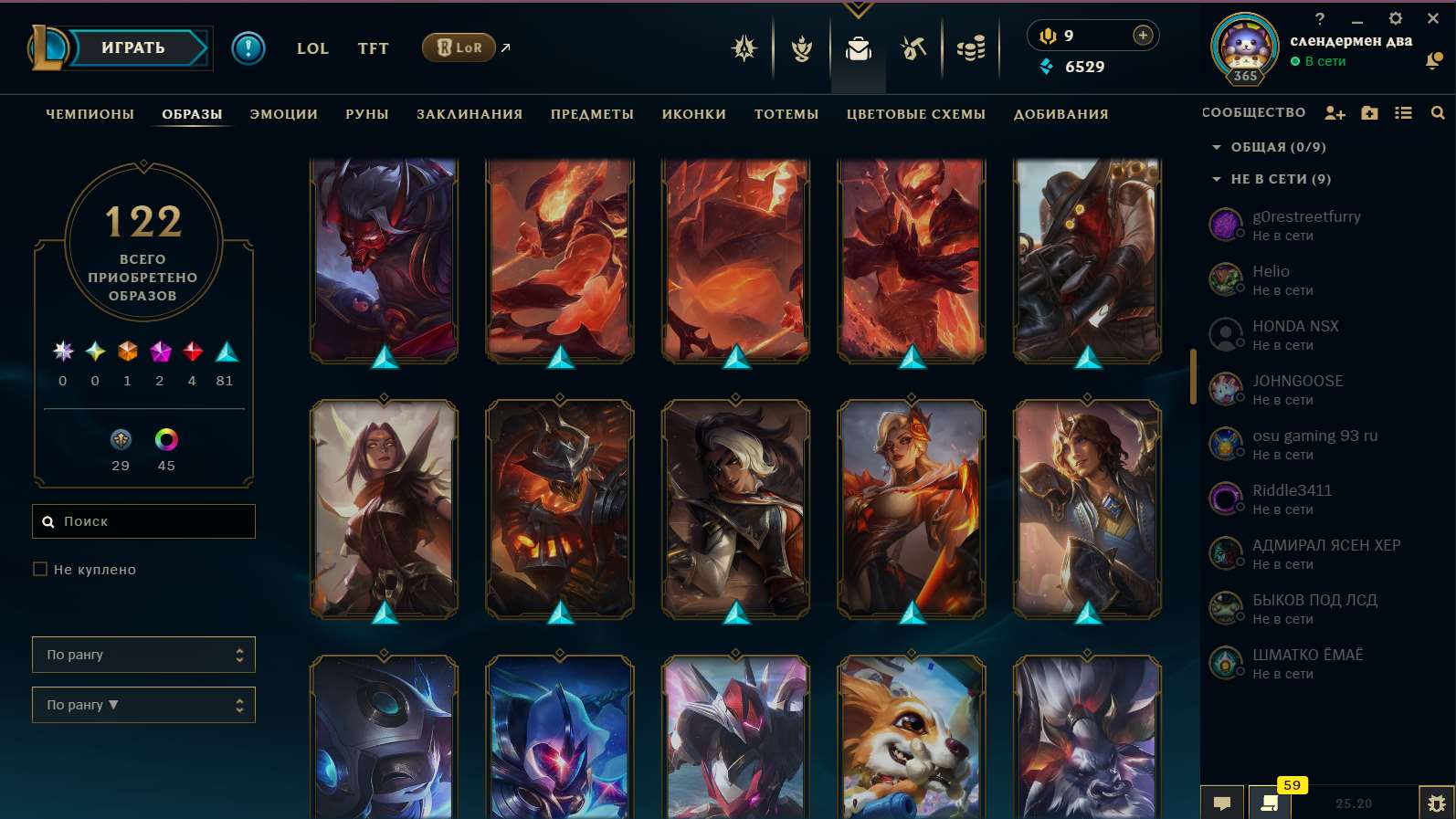This screenshot has height=819, width=1456.
Task: Open settings via the gear icon
Action: pos(1396,17)
